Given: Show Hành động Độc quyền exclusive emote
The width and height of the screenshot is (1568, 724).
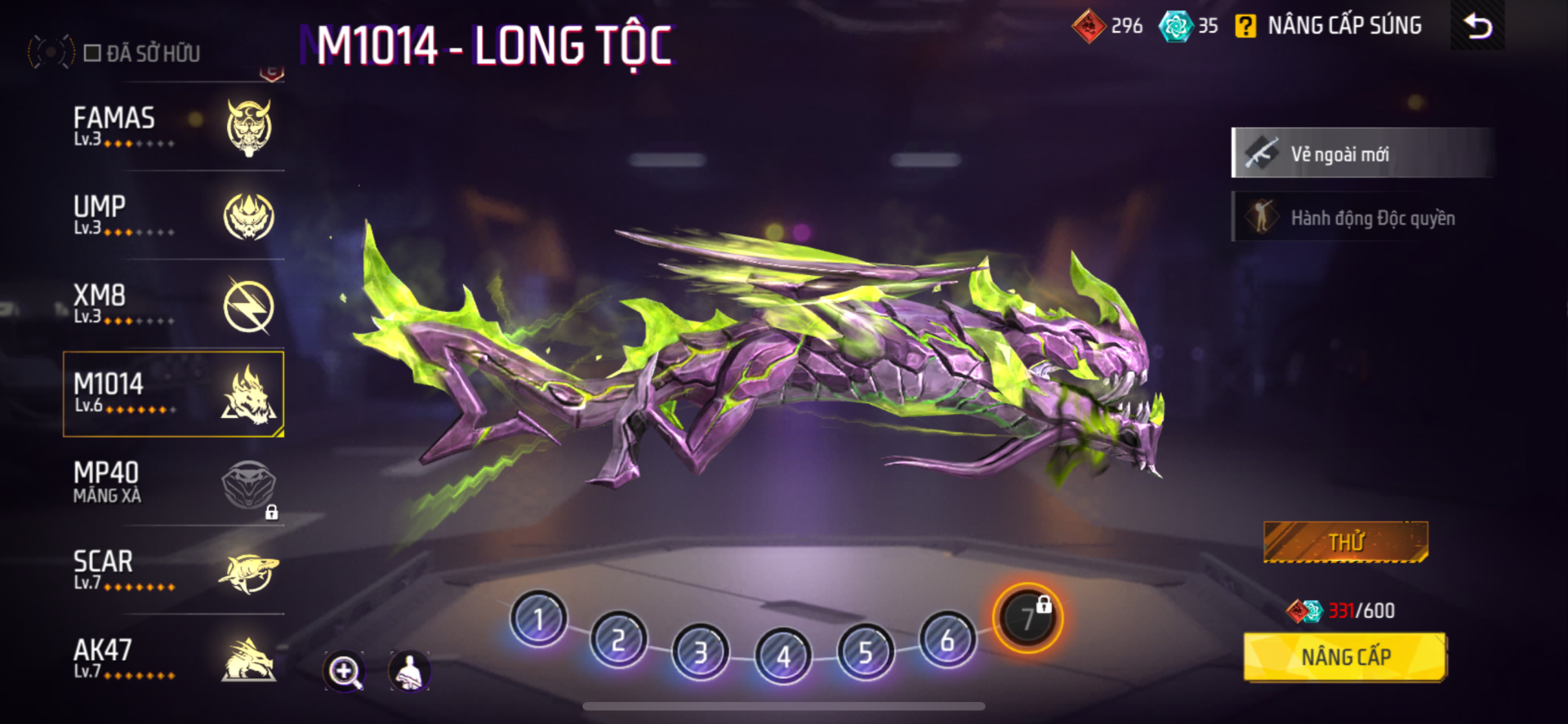Looking at the screenshot, I should tap(1362, 218).
